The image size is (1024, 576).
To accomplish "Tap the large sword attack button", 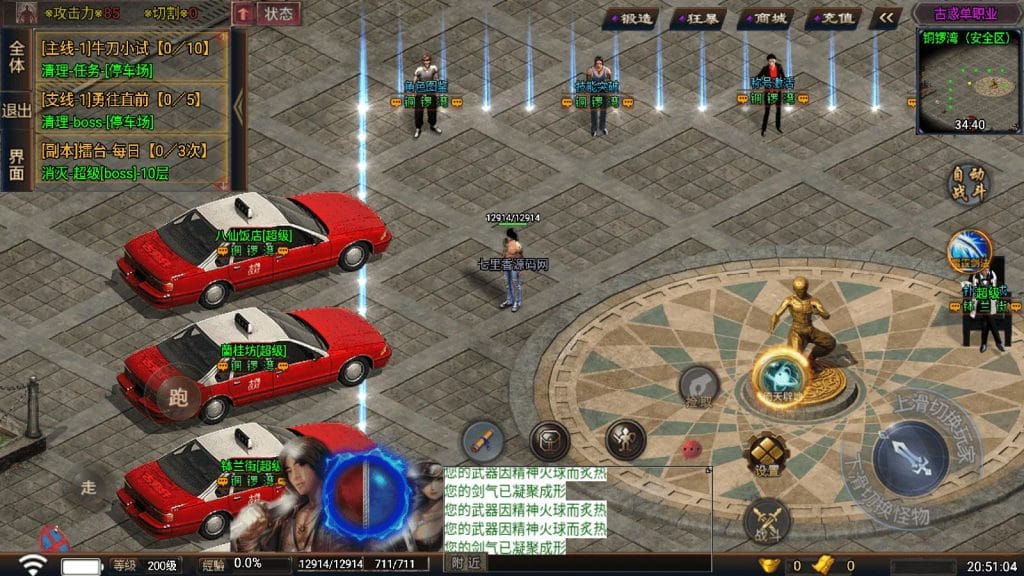I will (909, 460).
